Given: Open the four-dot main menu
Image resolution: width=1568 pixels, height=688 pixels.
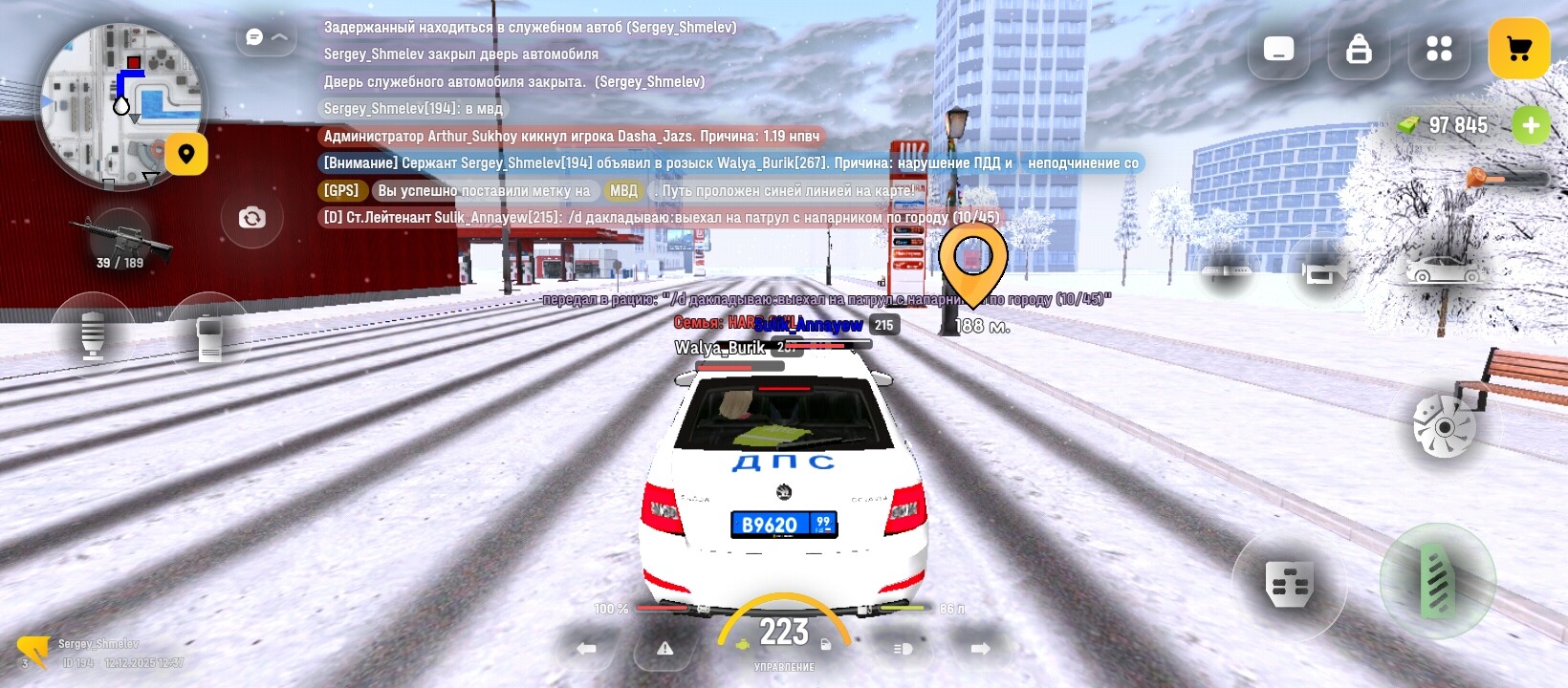Looking at the screenshot, I should (x=1438, y=49).
